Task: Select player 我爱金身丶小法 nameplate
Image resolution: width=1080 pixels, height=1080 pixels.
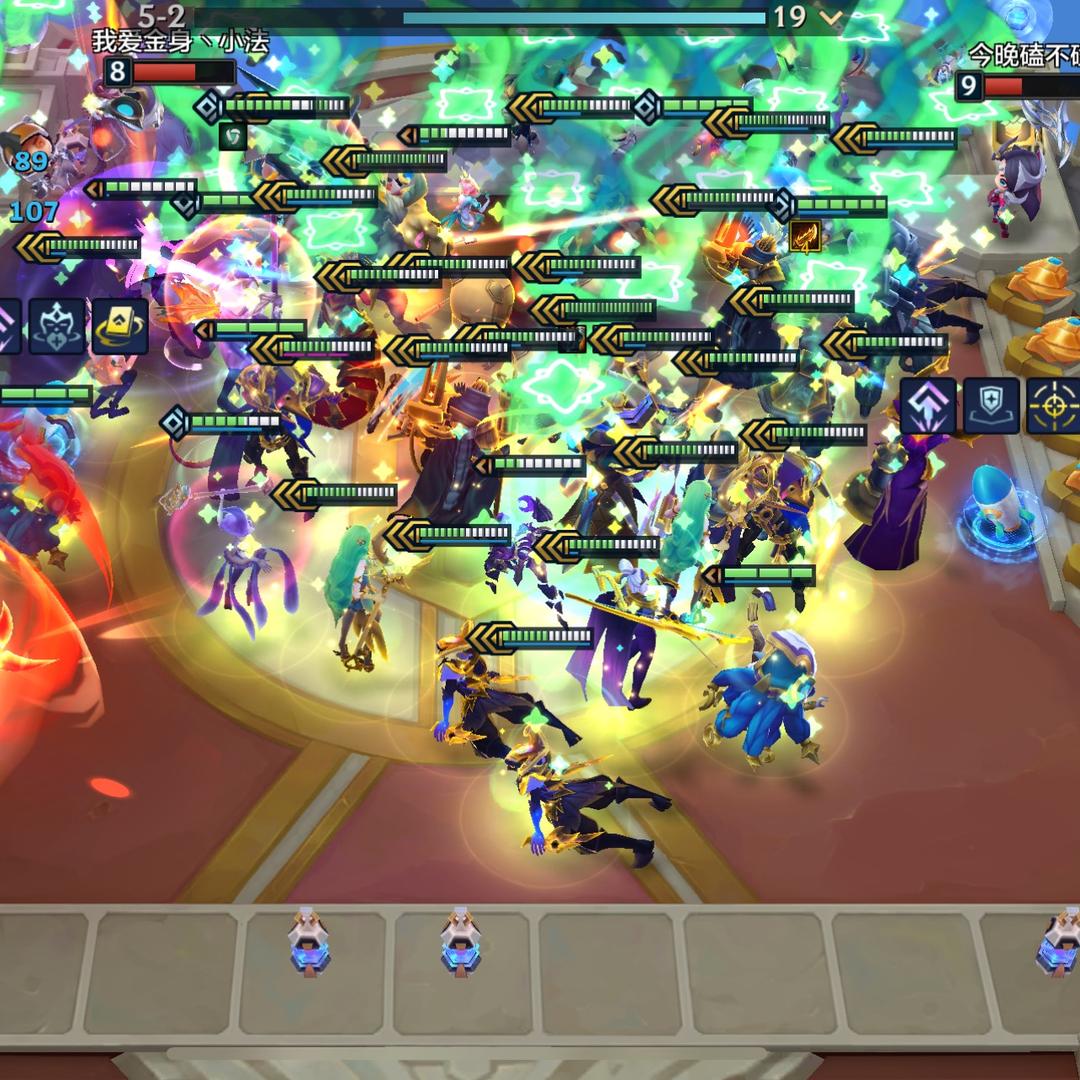Action: (x=180, y=42)
